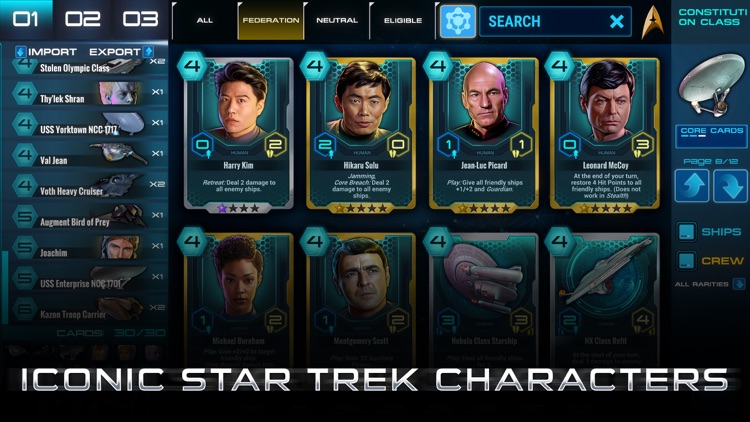
Task: Export the current deck
Action: point(120,52)
